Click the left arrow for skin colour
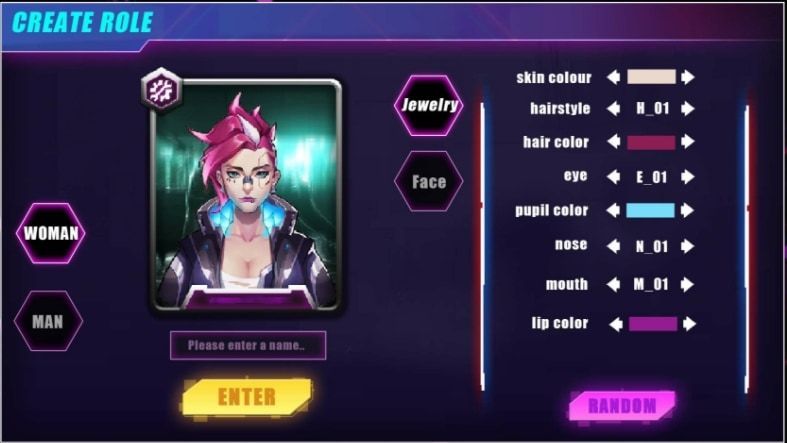 (613, 77)
